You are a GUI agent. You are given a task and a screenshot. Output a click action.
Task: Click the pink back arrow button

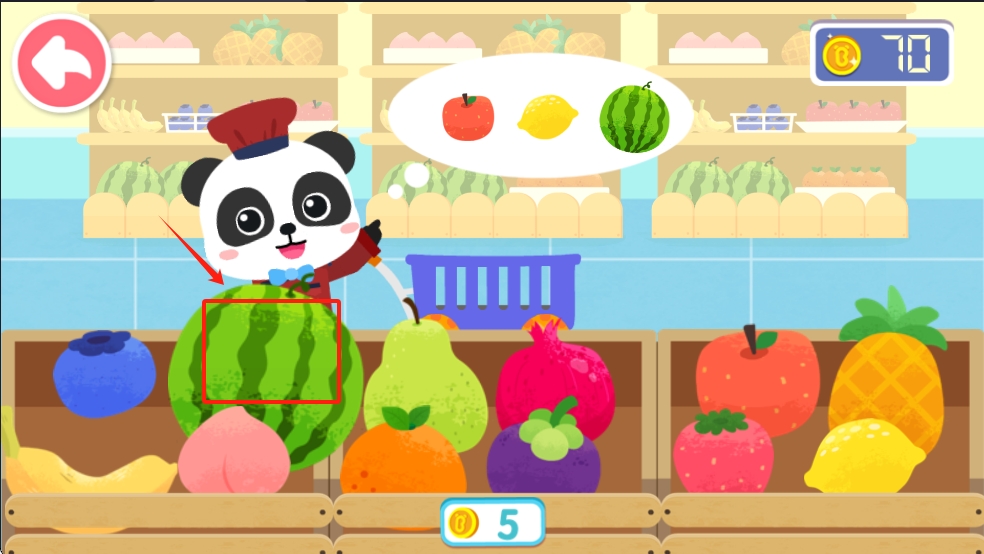62,63
